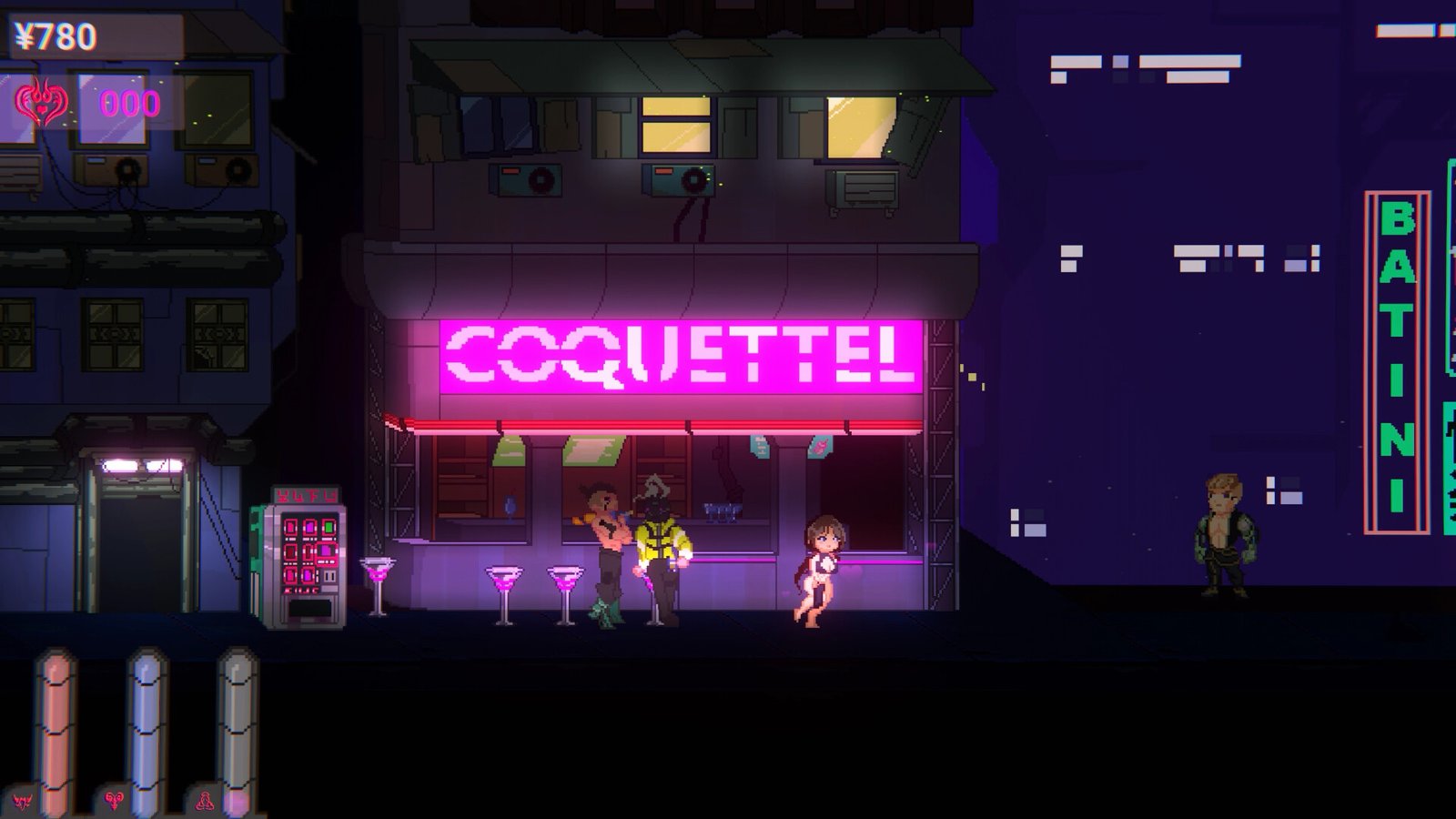The height and width of the screenshot is (819, 1456).
Task: Click the red horned heart emblem
Action: click(x=41, y=103)
